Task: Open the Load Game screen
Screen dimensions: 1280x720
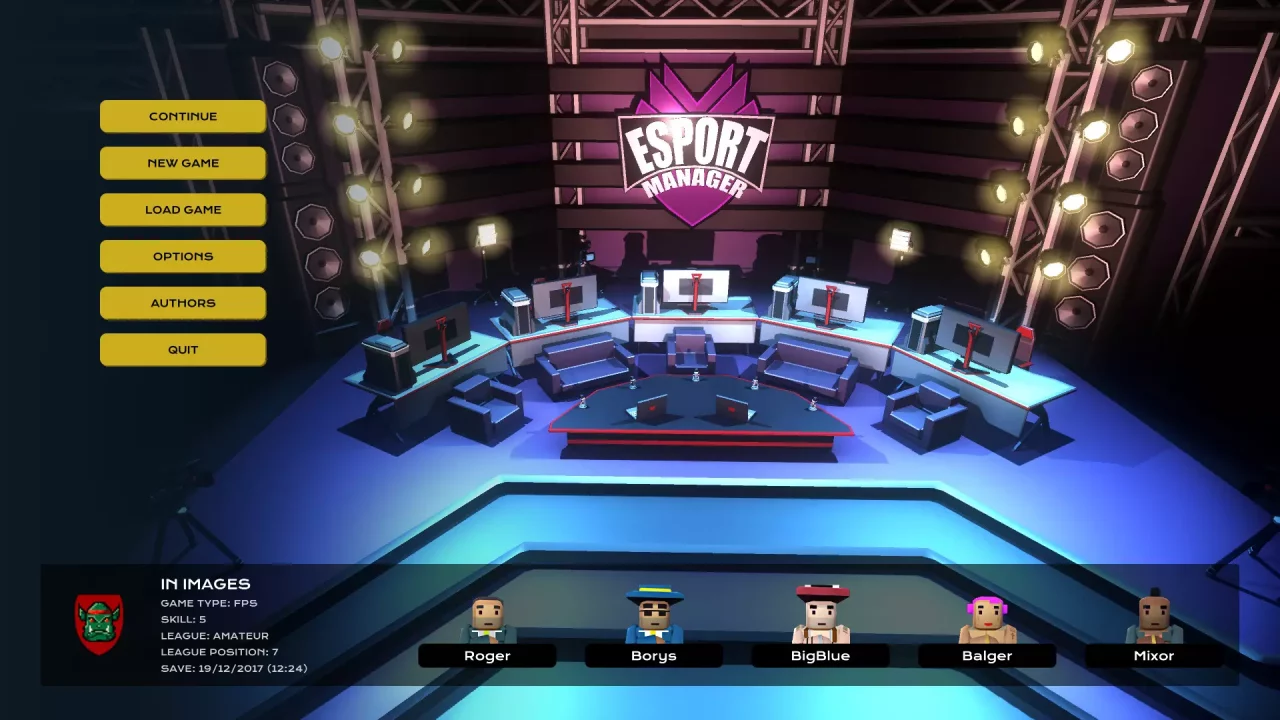Action: tap(183, 209)
